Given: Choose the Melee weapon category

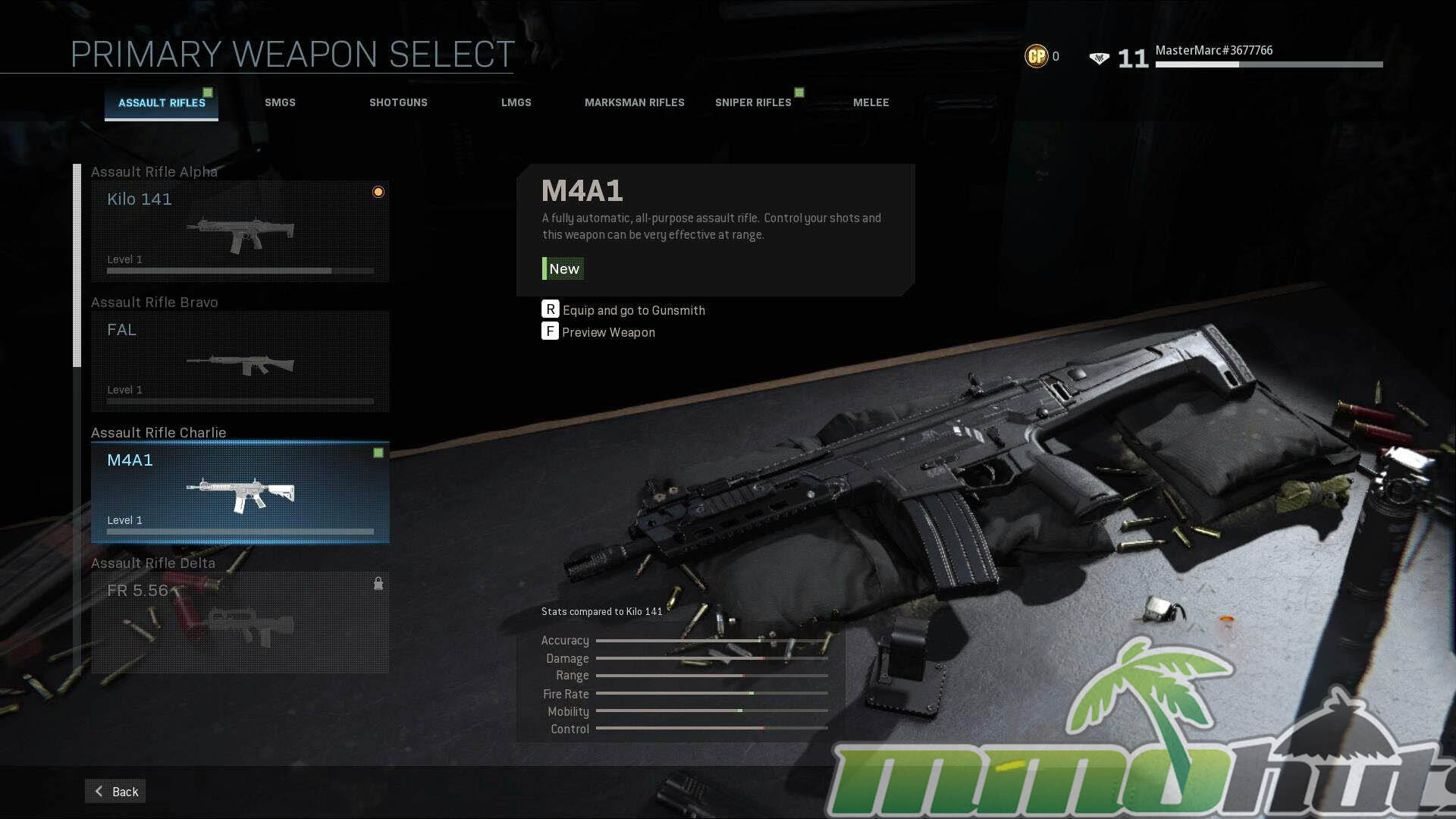Looking at the screenshot, I should (x=871, y=103).
